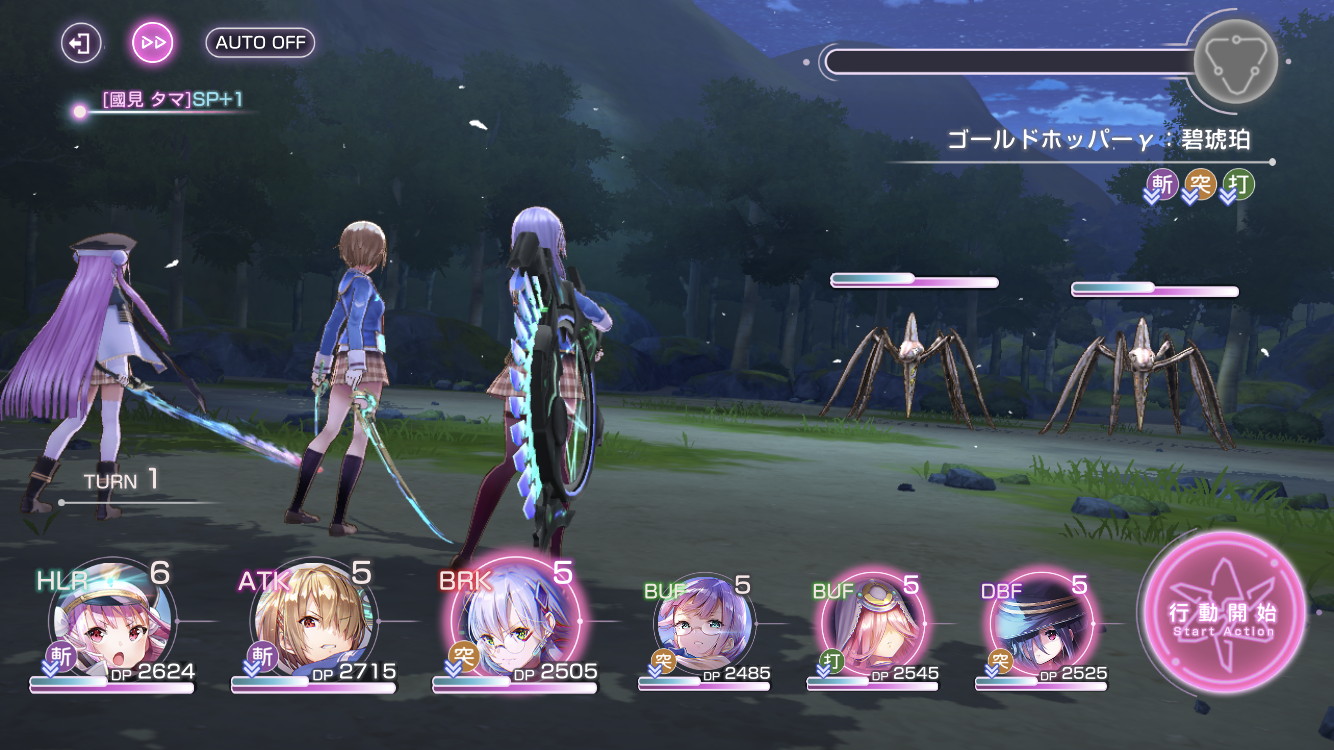
Task: Switch the AUTO OFF toggle
Action: click(260, 43)
